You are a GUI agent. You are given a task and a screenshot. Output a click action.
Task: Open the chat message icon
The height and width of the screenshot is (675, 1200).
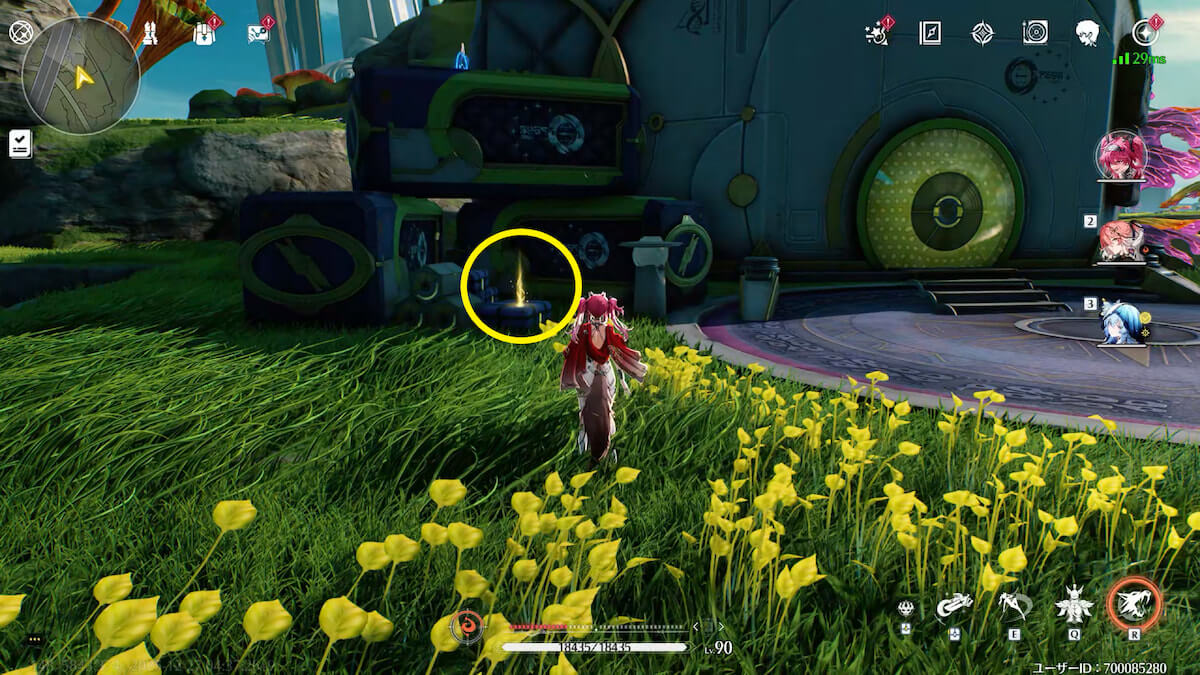258,34
